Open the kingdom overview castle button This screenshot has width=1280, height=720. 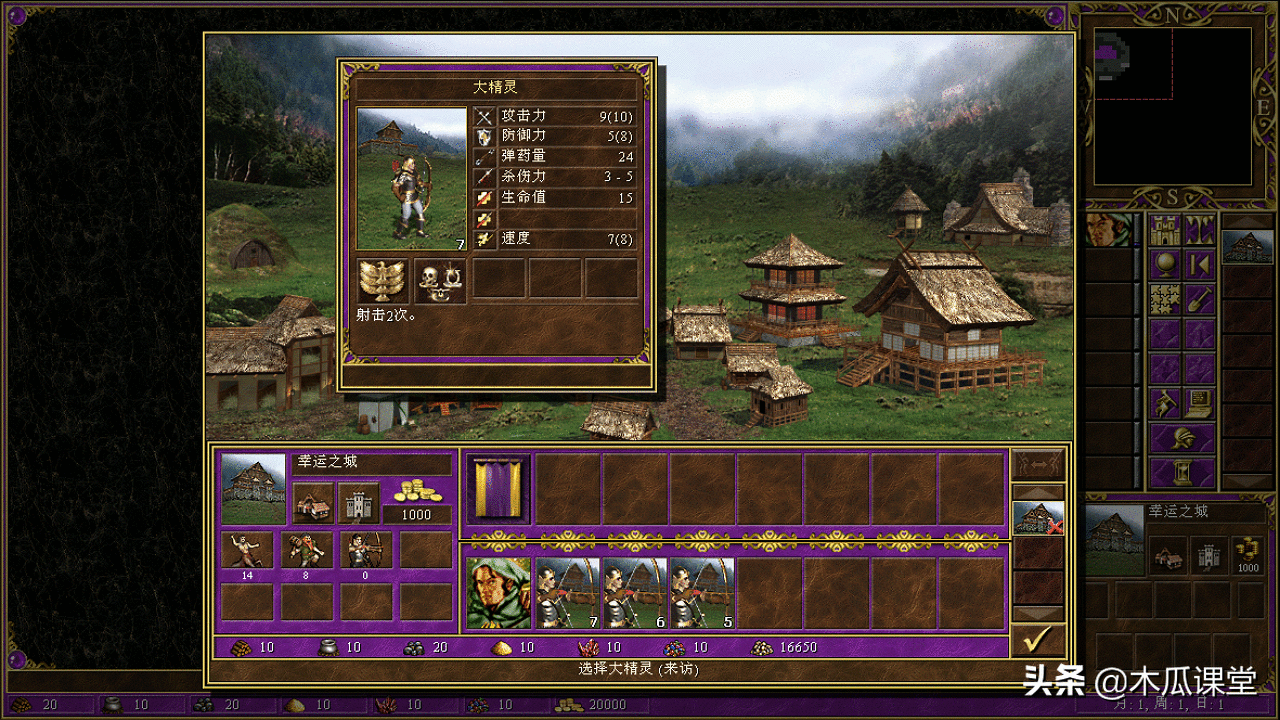pyautogui.click(x=1165, y=230)
